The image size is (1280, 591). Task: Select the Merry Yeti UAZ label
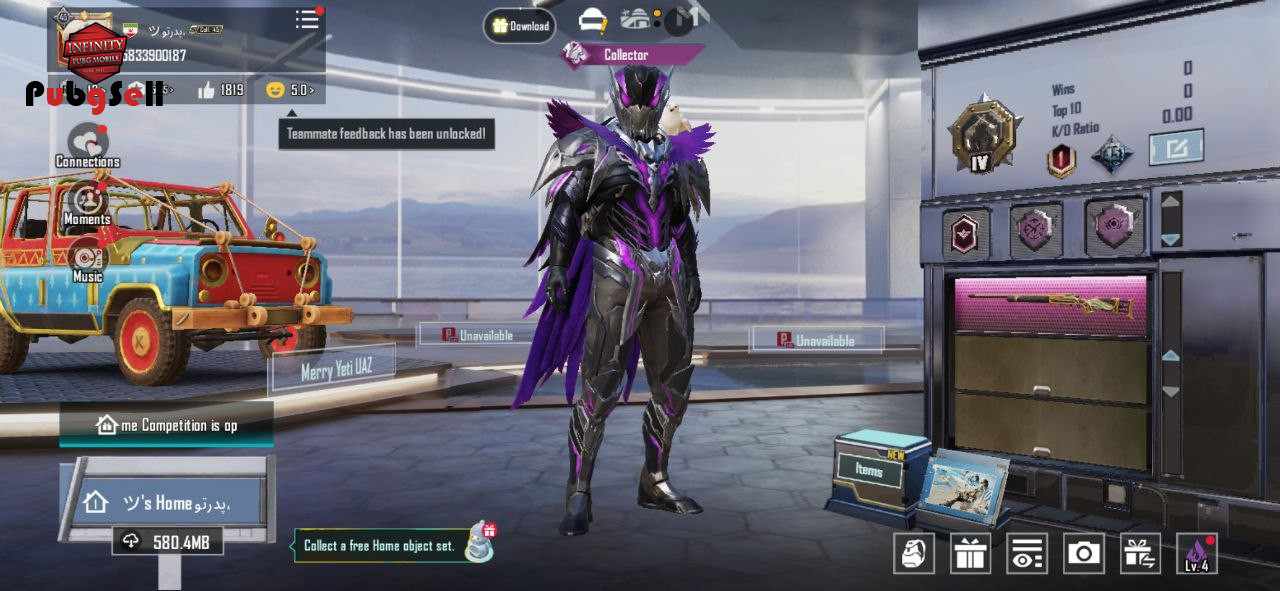(335, 369)
